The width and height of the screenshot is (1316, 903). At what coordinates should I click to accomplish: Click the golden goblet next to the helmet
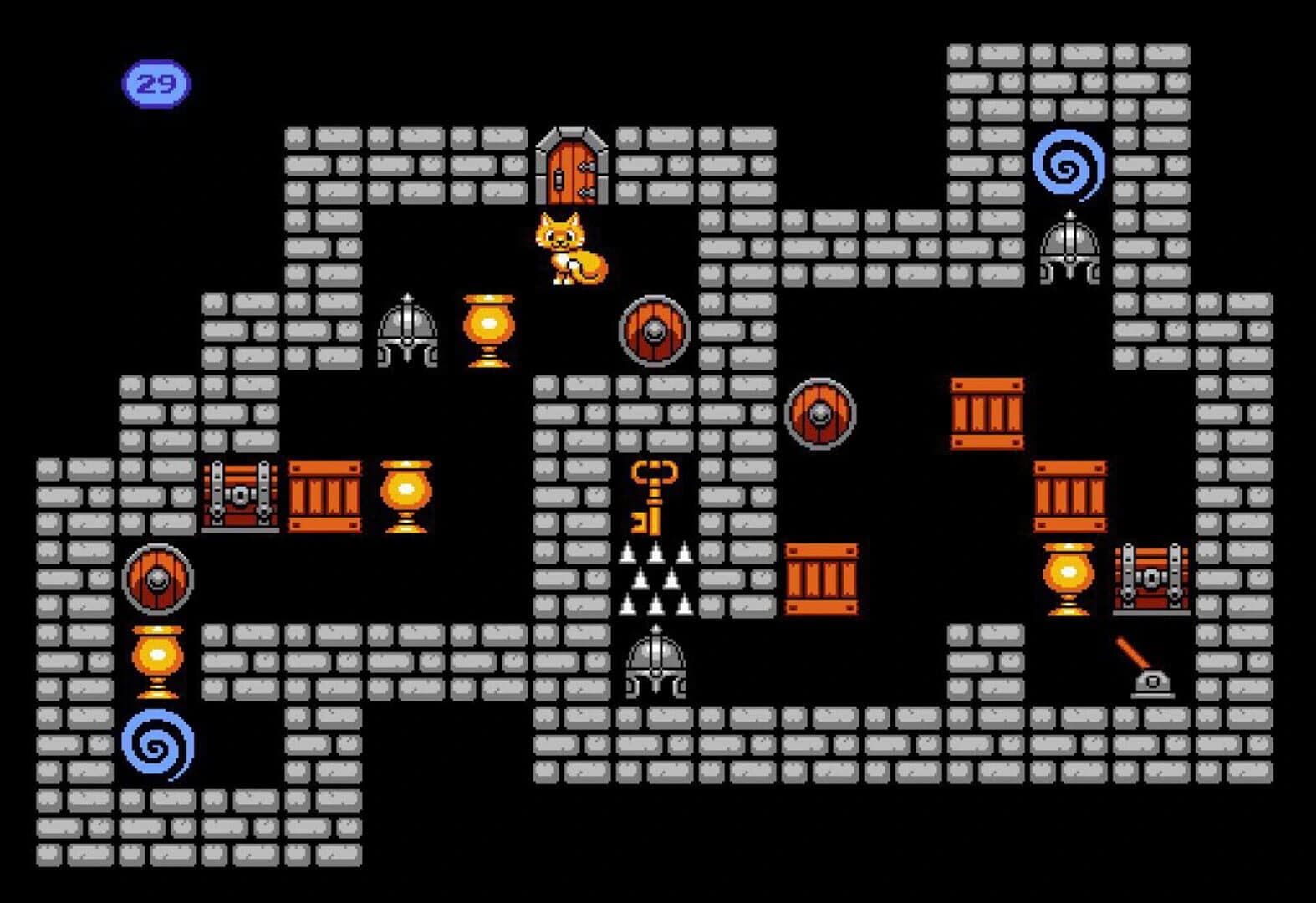coord(486,330)
